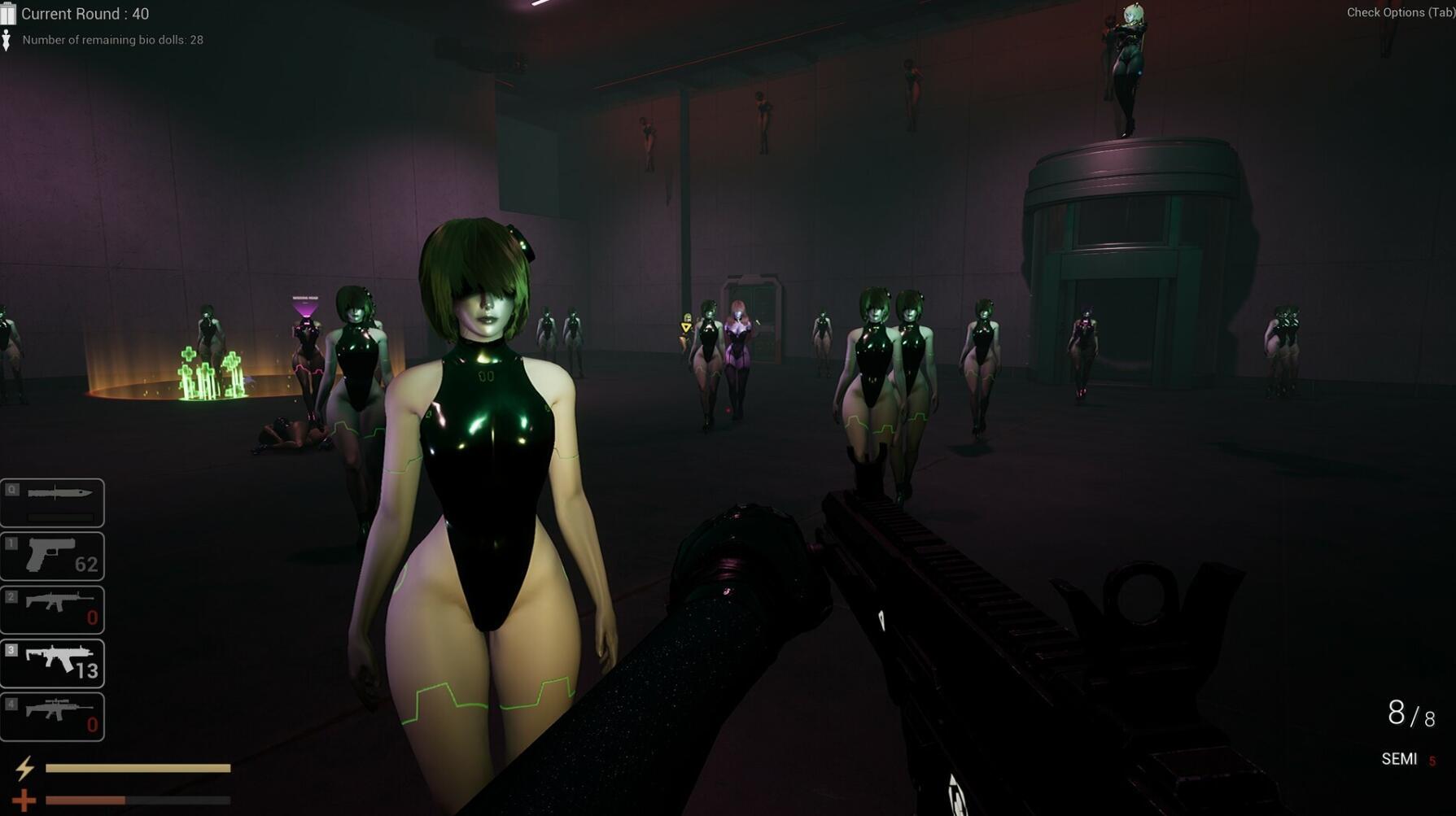This screenshot has width=1456, height=816.
Task: Click the bio doll figure icon
Action: pyautogui.click(x=8, y=38)
